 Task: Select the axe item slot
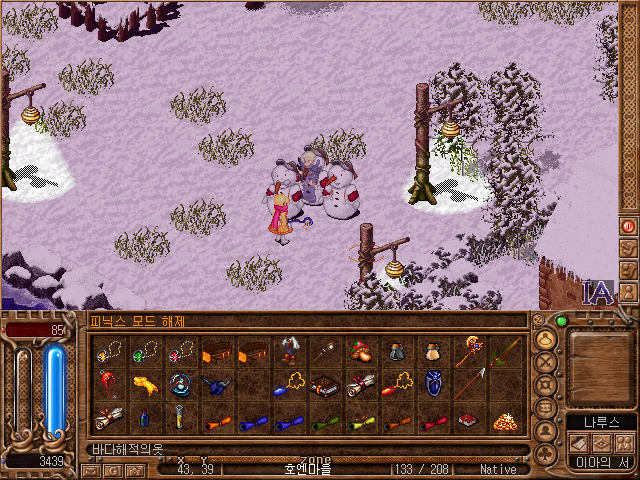[288, 351]
